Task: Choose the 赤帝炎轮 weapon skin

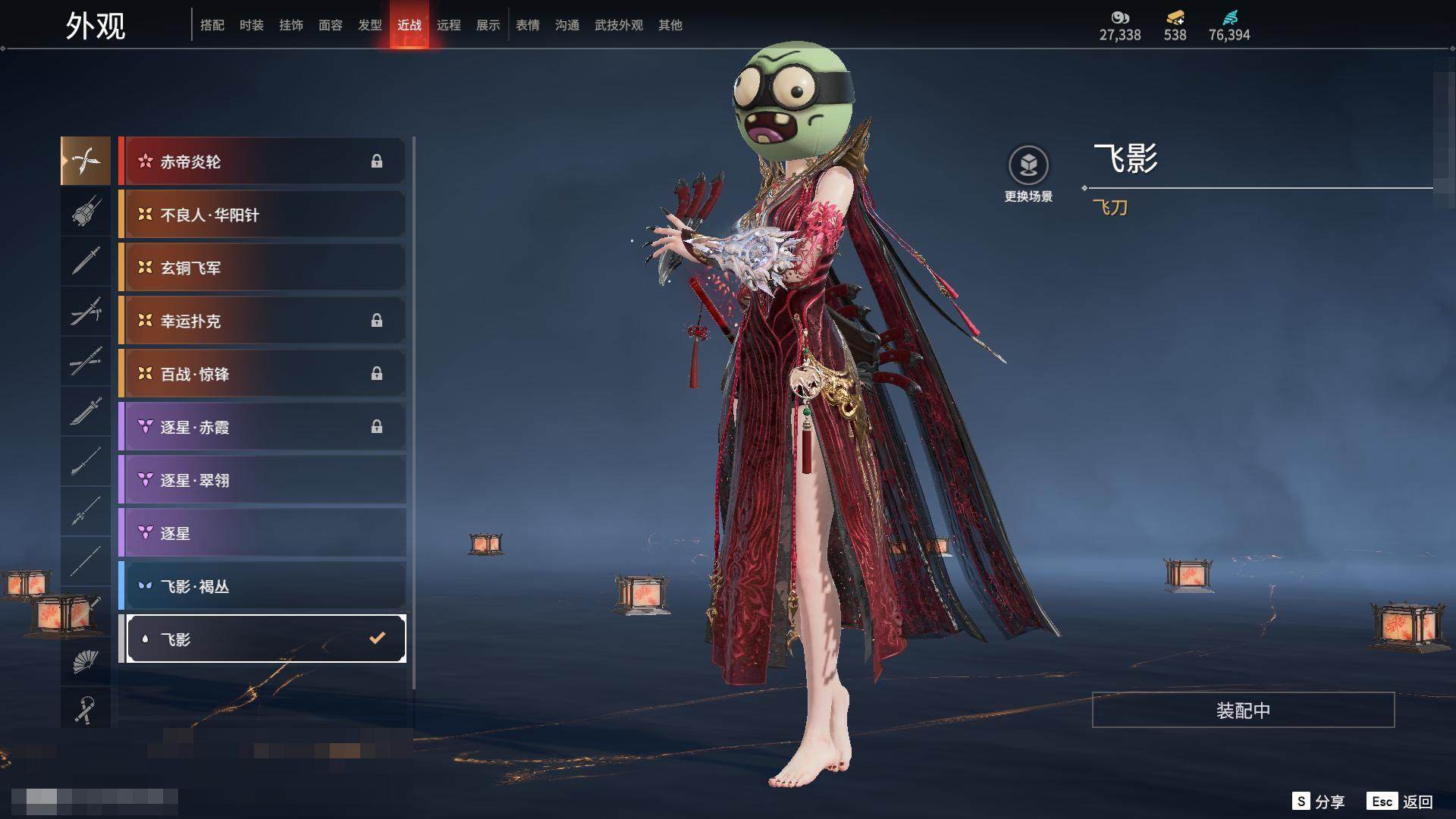Action: coord(262,162)
